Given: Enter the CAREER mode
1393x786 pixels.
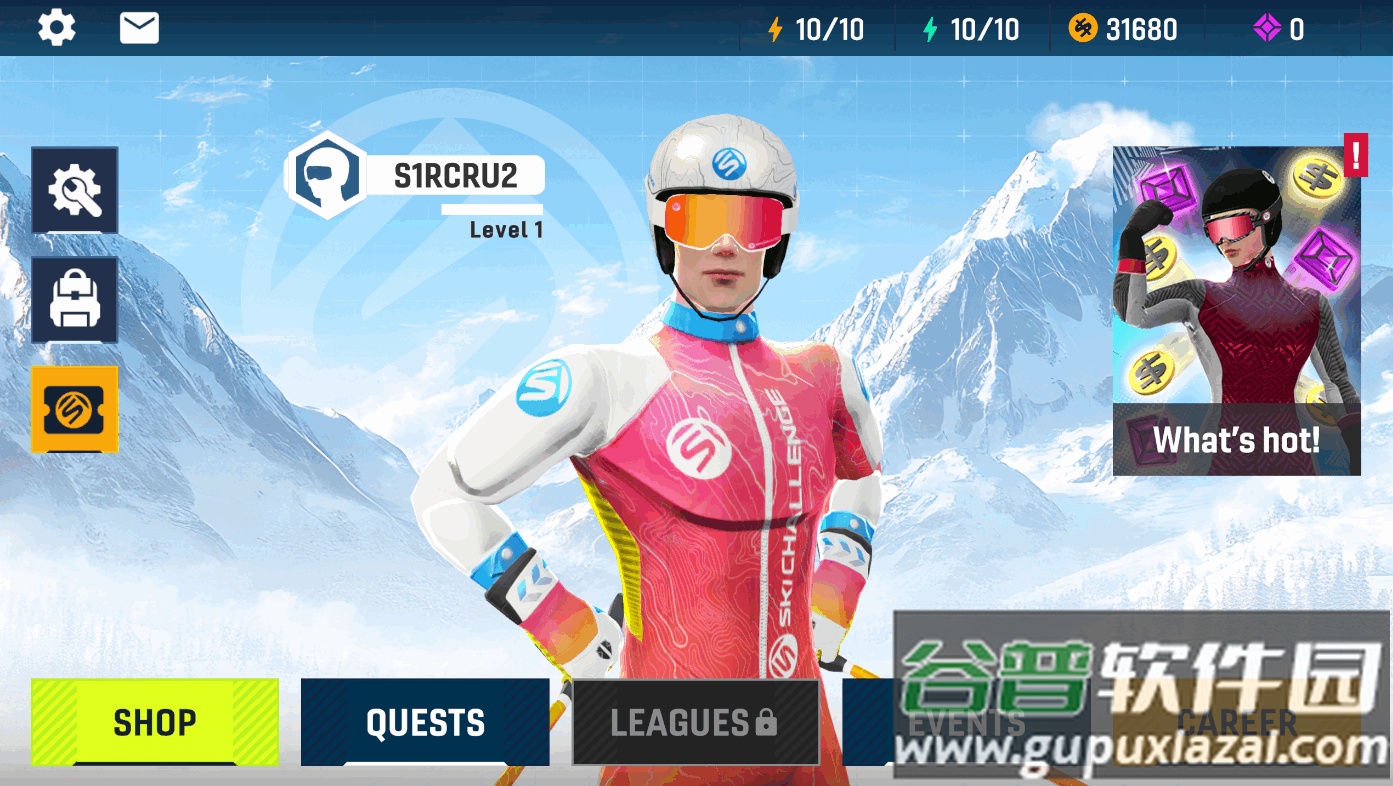Looking at the screenshot, I should click(x=1236, y=722).
